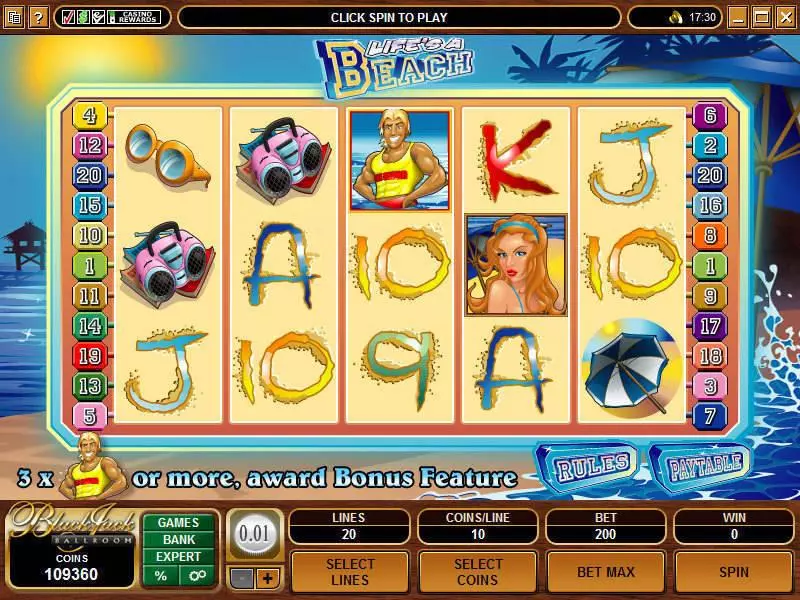Open the percent statistics button
The image size is (800, 600).
[x=161, y=576]
